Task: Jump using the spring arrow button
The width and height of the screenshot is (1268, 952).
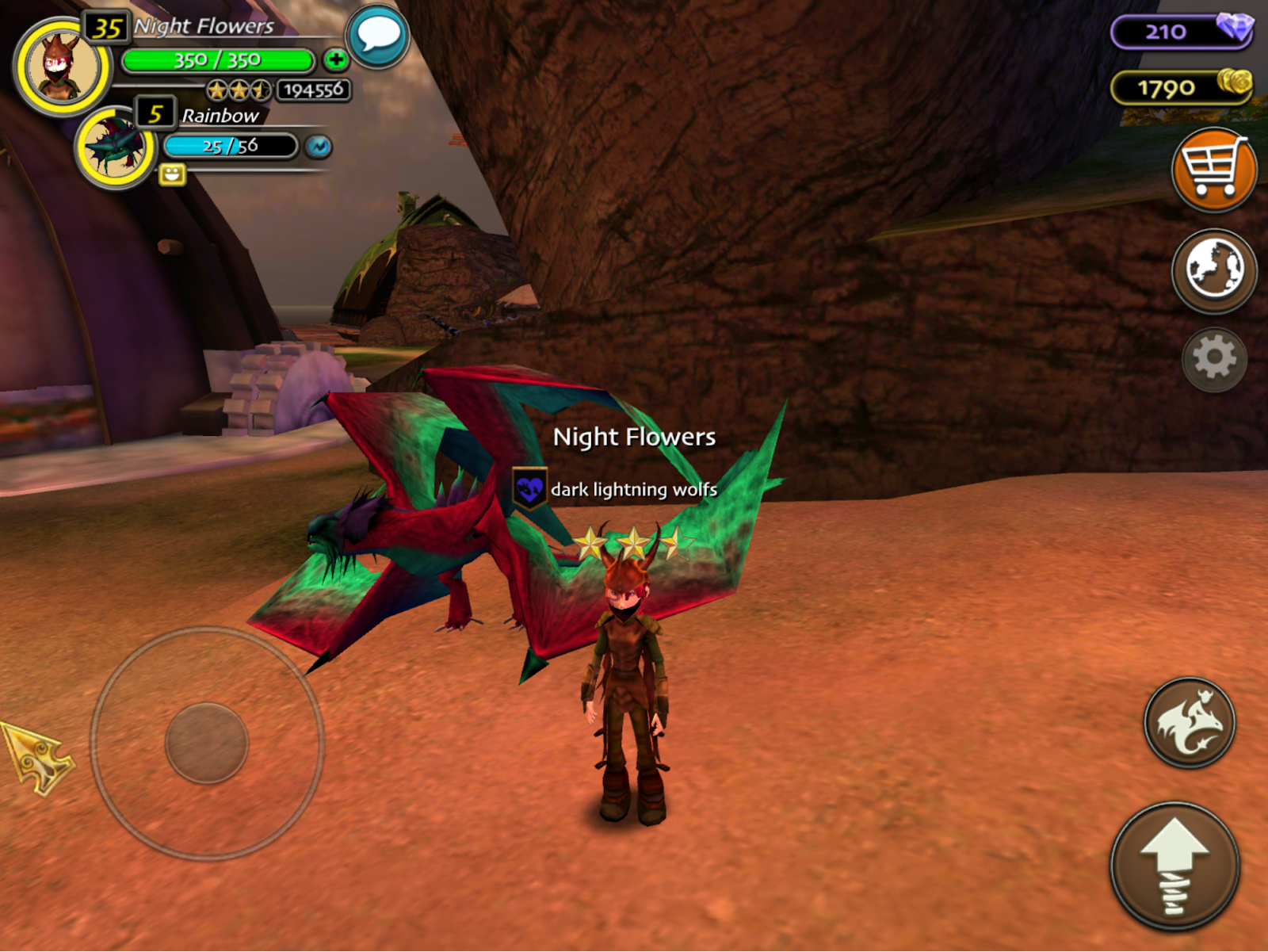Action: point(1174,866)
